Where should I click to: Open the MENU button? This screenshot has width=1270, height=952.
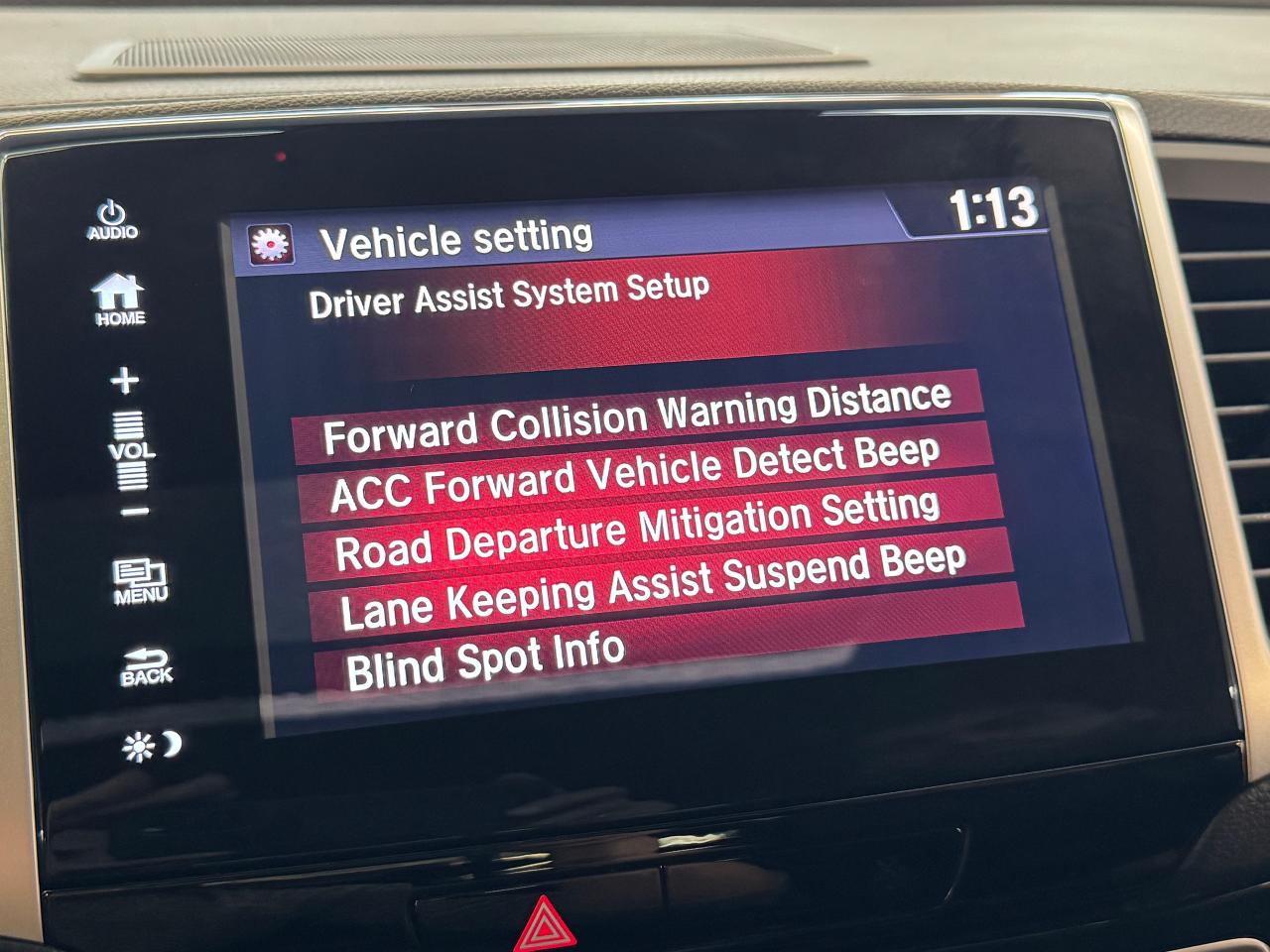coord(140,582)
